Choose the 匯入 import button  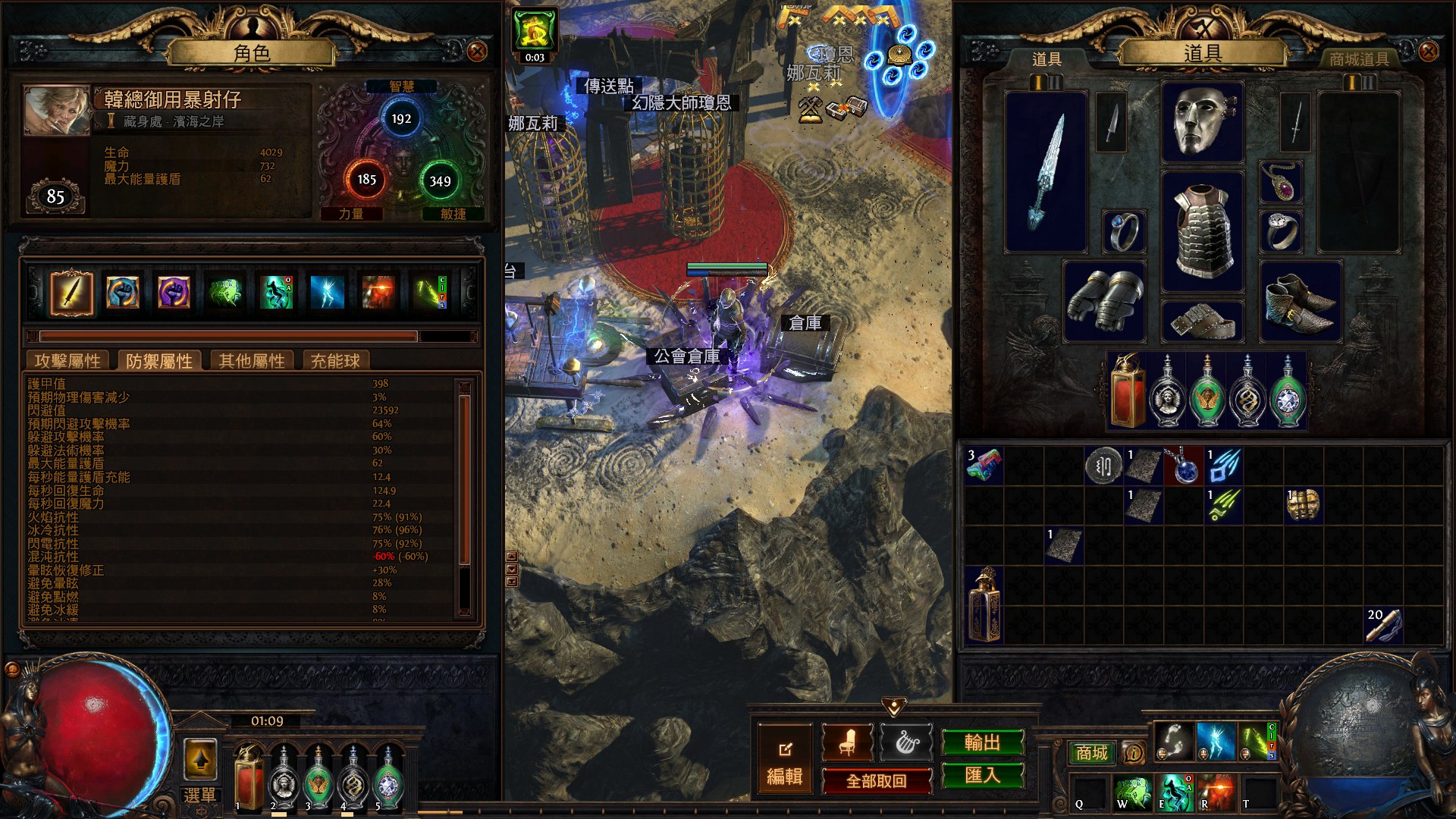point(982,775)
